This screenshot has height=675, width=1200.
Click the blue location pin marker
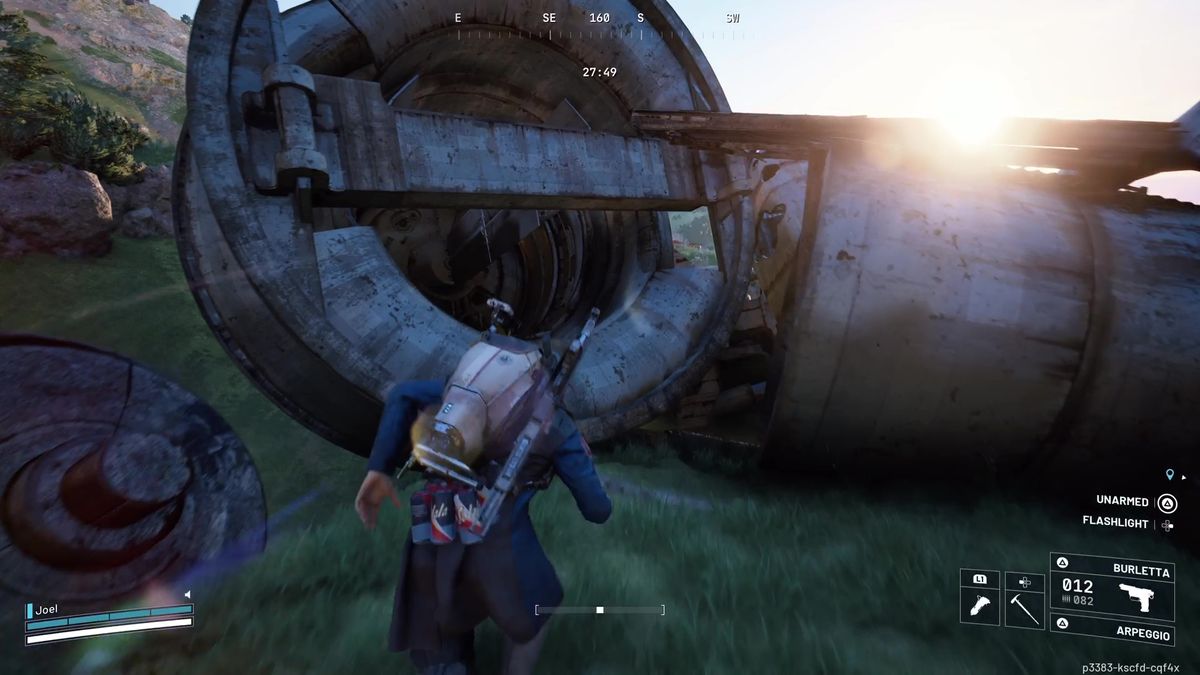pyautogui.click(x=1170, y=476)
